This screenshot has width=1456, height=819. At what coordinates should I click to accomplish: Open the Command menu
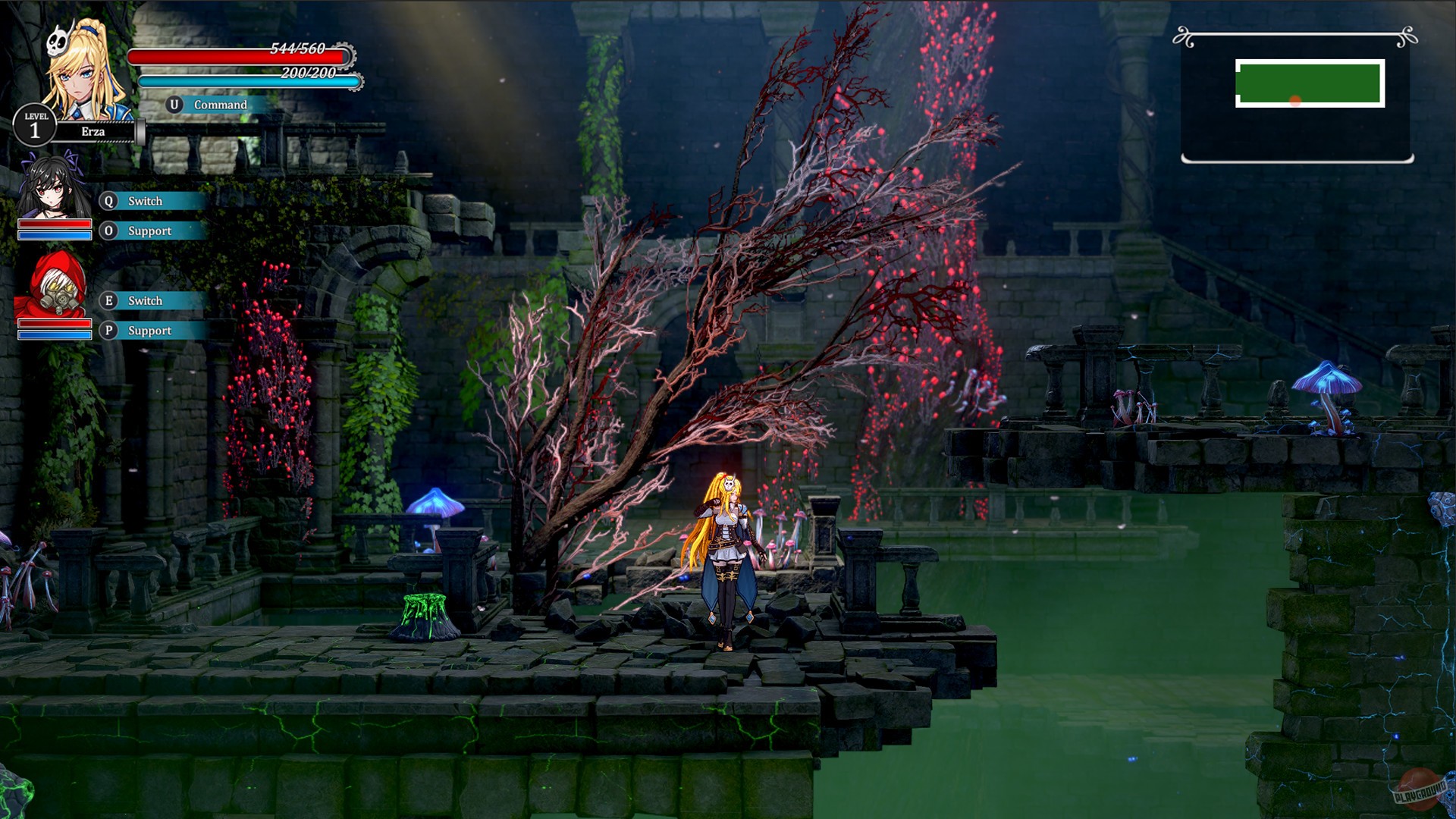point(221,105)
